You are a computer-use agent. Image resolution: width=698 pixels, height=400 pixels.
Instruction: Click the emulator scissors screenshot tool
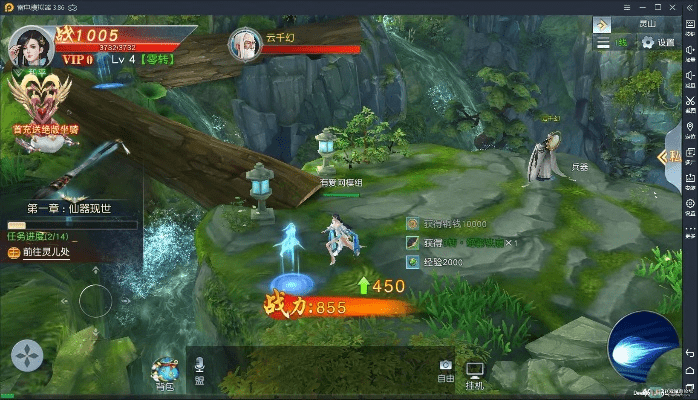coord(689,102)
